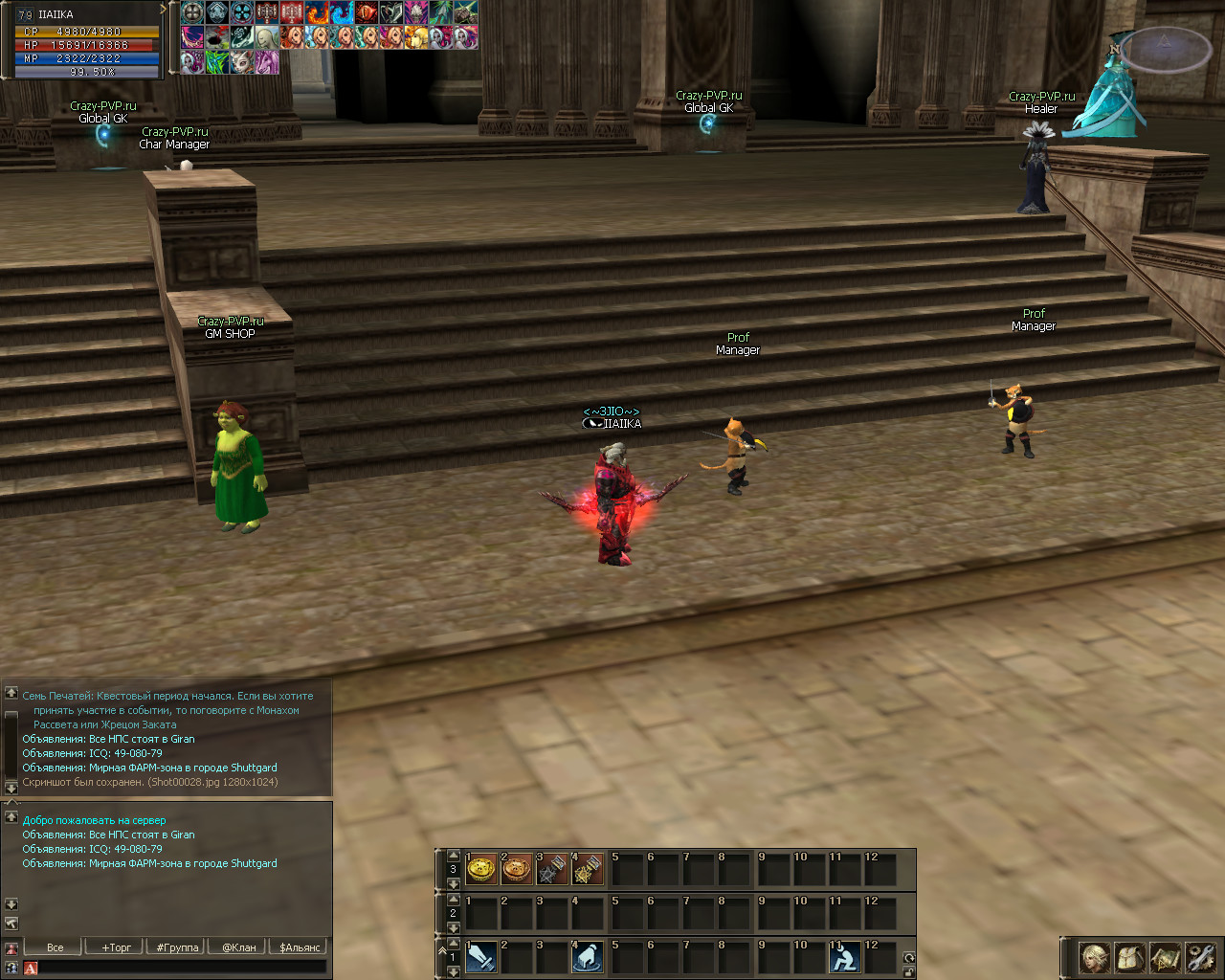The height and width of the screenshot is (980, 1225).
Task: Select the #Группа party chat tab
Action: [178, 947]
